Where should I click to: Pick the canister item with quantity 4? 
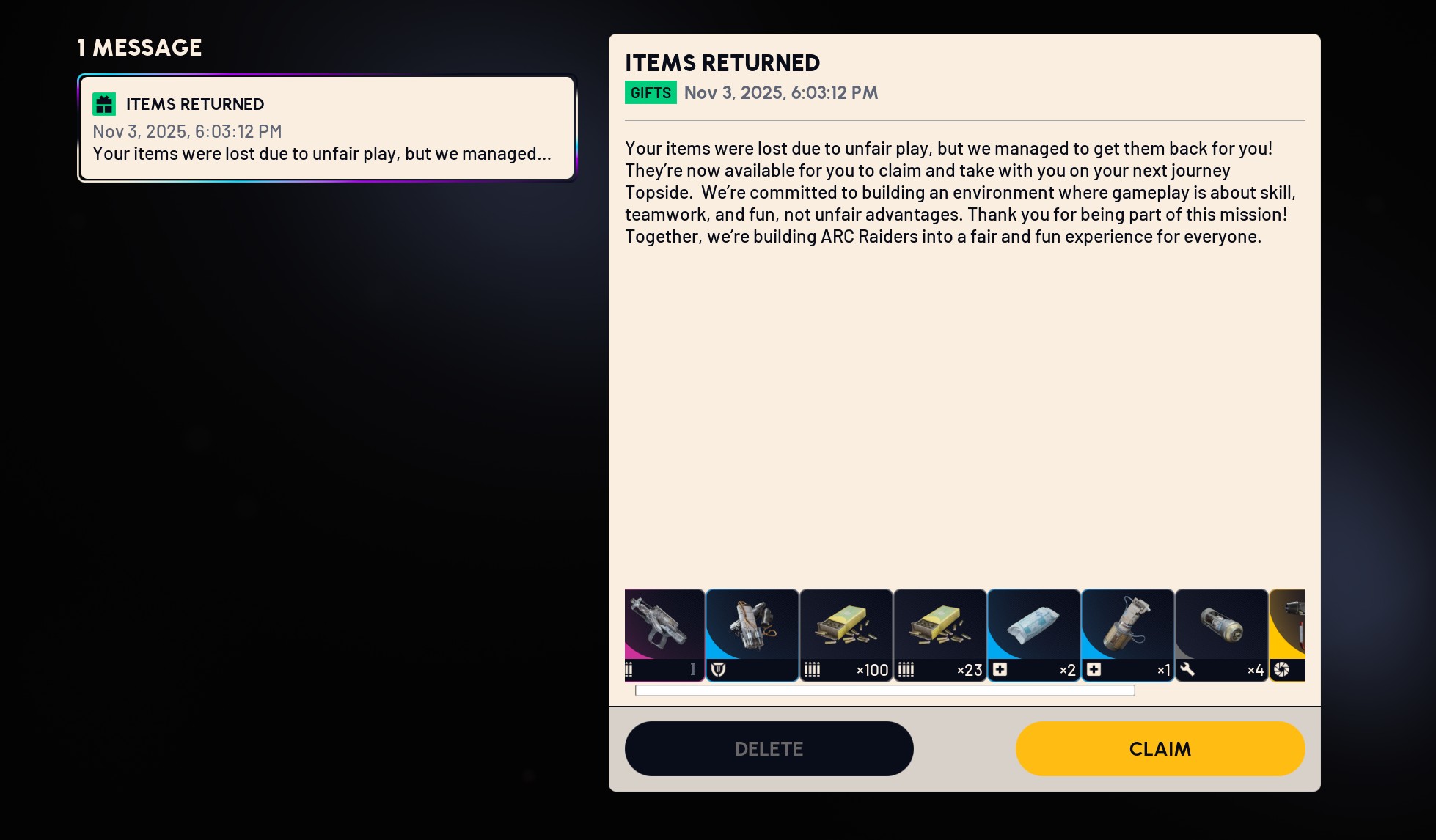click(1221, 635)
